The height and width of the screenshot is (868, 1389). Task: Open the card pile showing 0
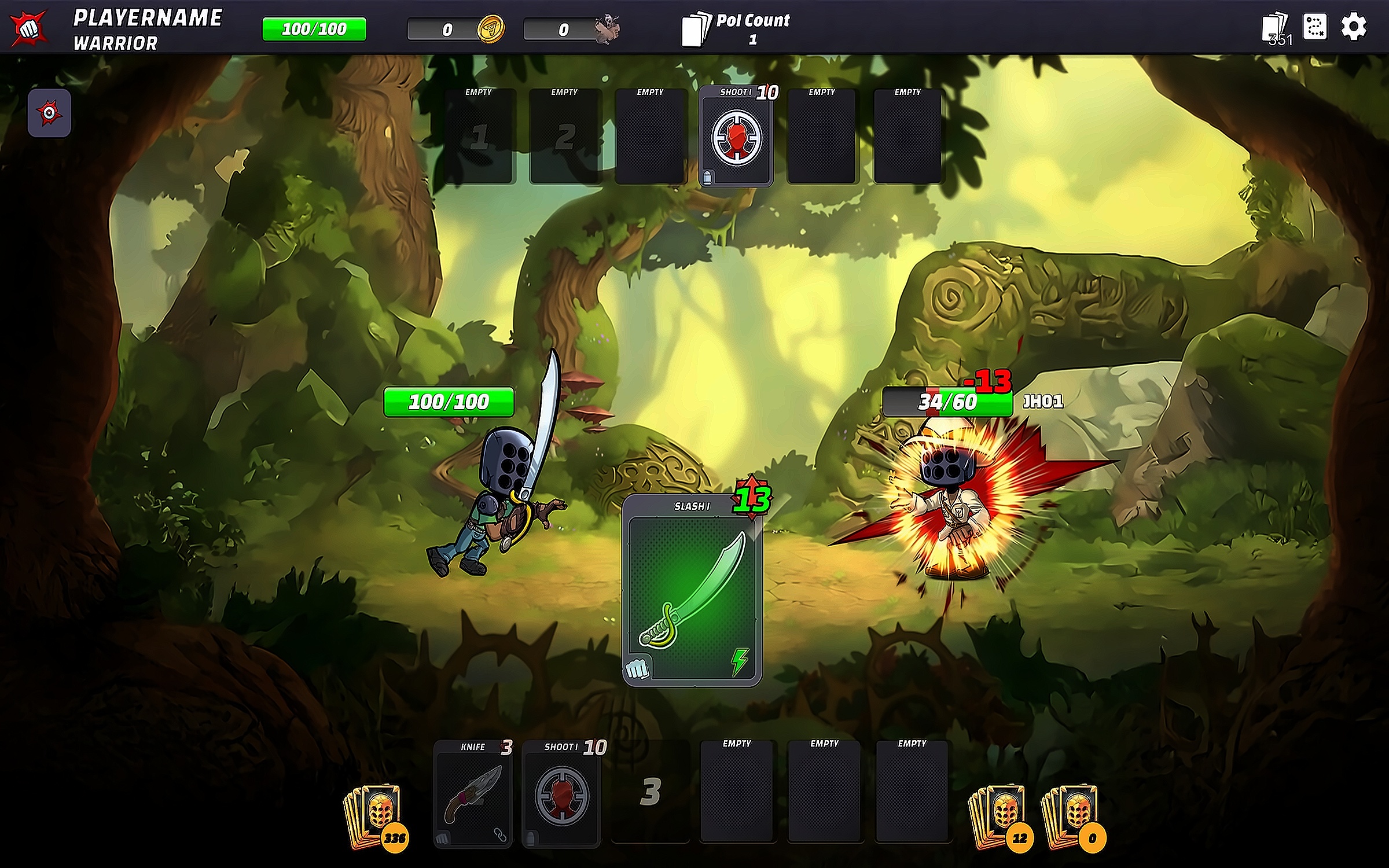point(1072,816)
